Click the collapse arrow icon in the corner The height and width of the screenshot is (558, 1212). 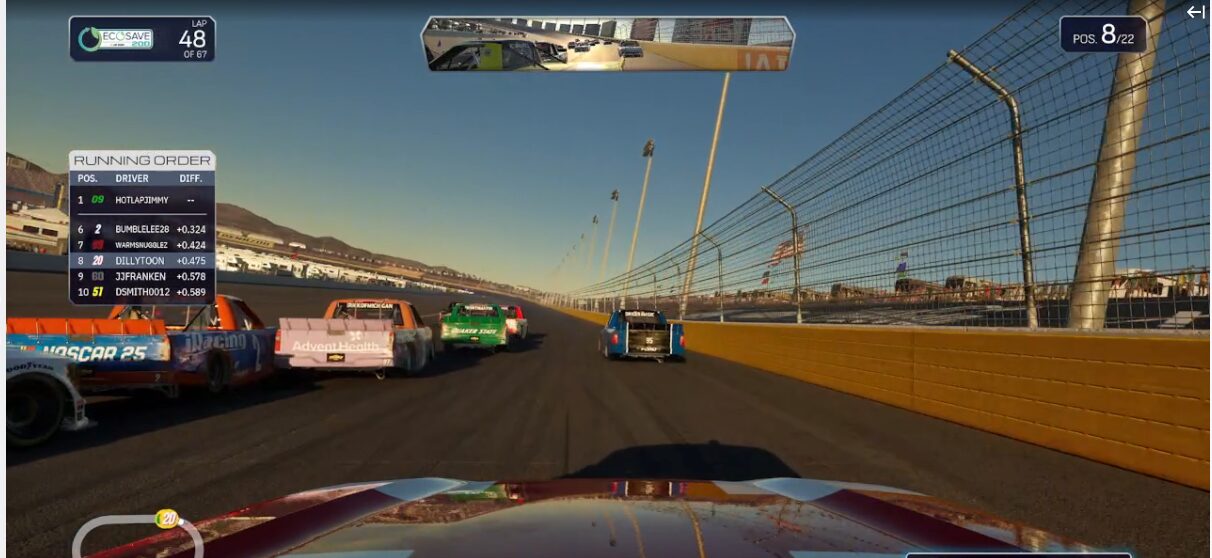(x=1195, y=12)
